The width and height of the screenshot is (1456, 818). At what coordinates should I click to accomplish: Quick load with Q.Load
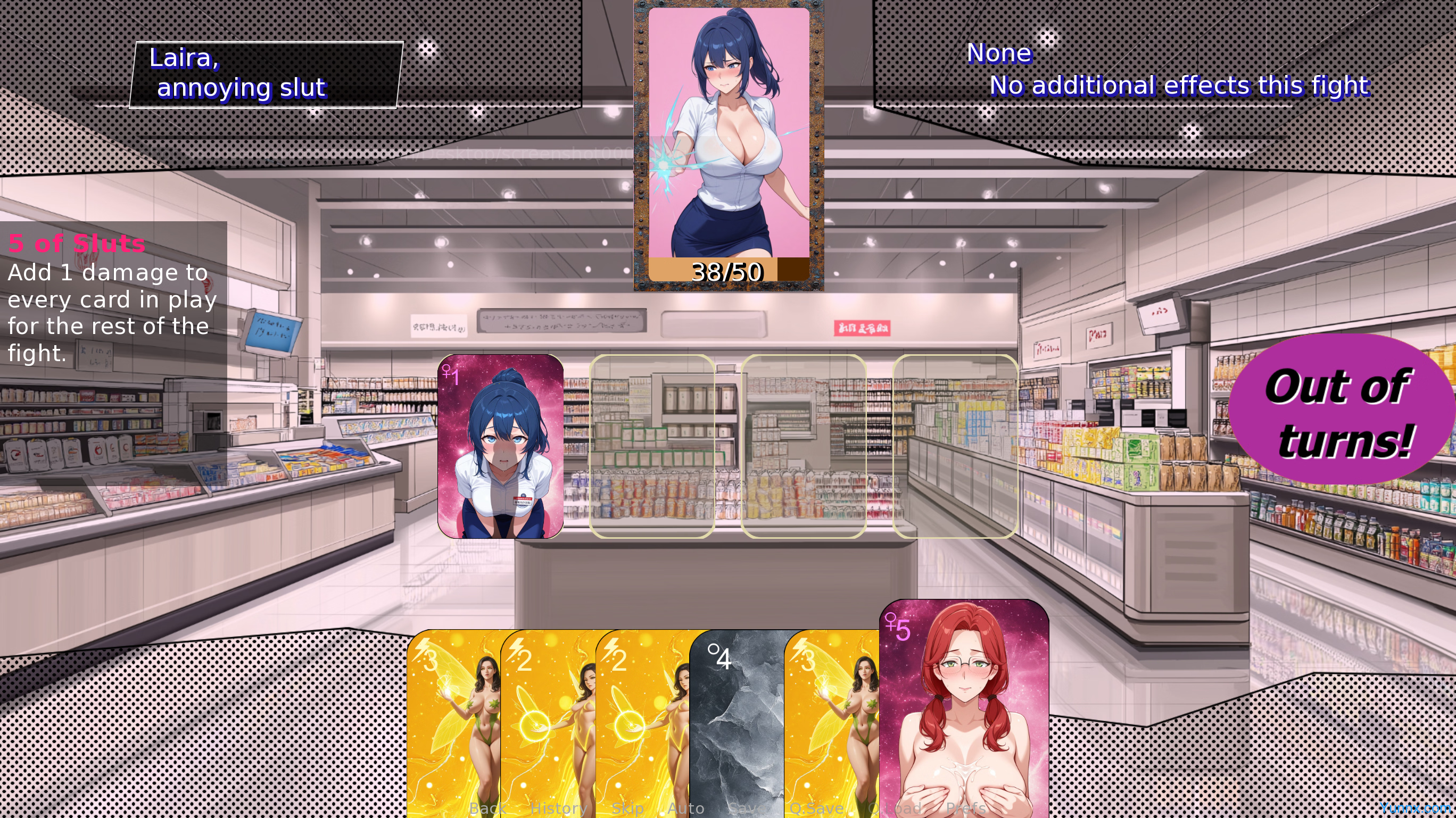click(895, 808)
